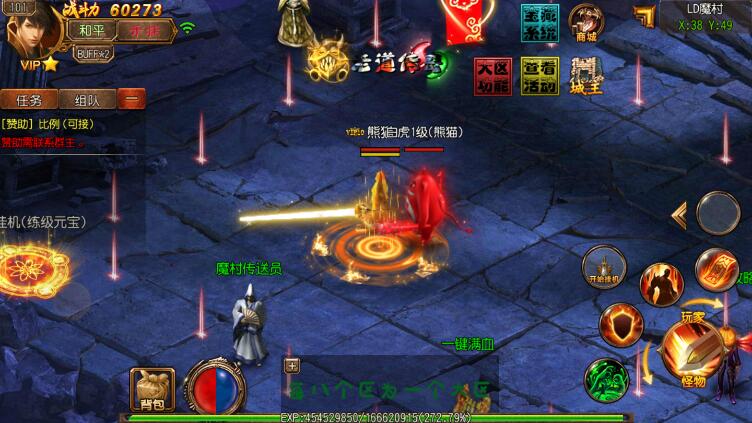Collapse the quest panel with minus button
The width and height of the screenshot is (752, 423).
(x=131, y=99)
